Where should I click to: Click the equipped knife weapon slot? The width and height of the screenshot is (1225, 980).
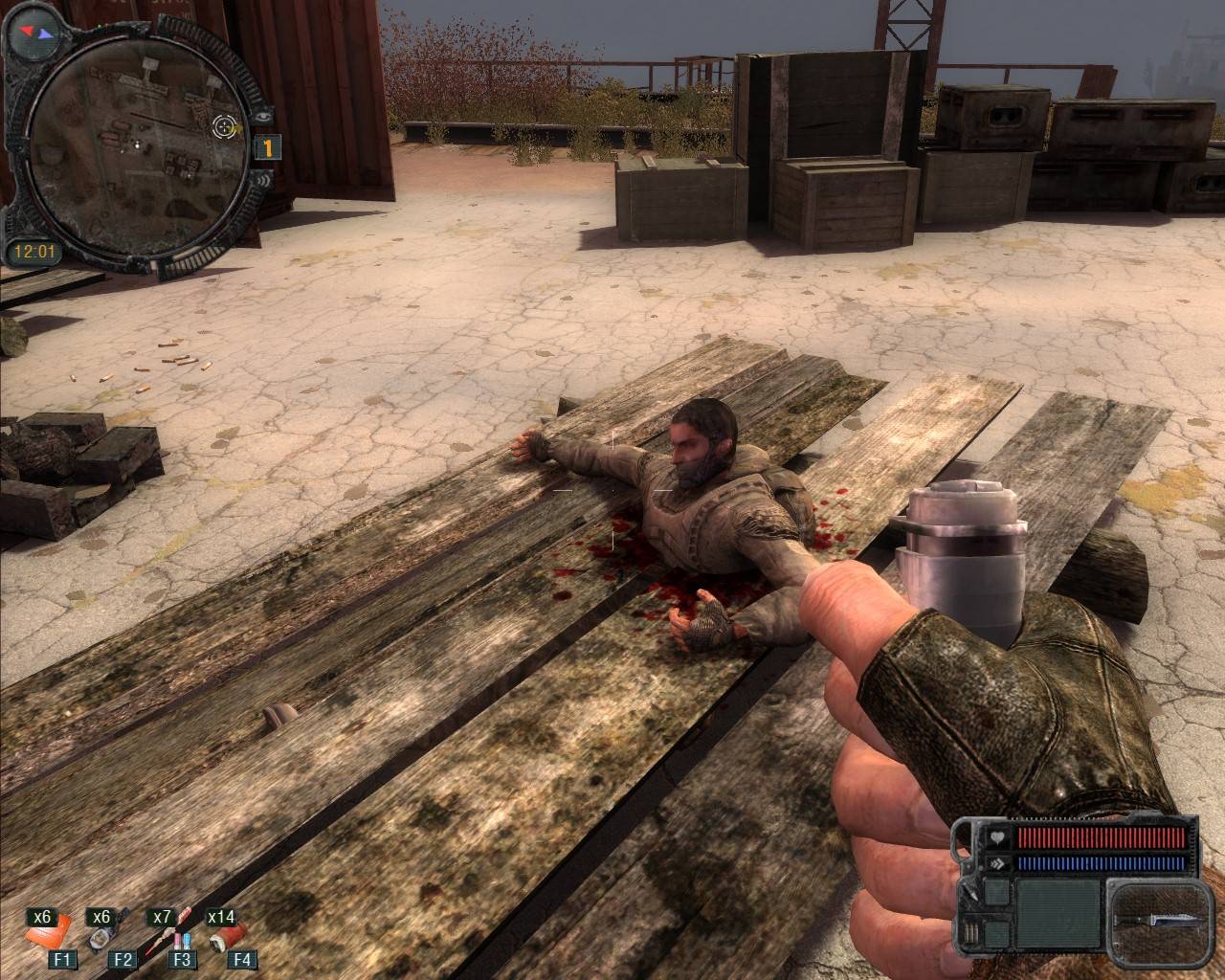[x=1157, y=919]
